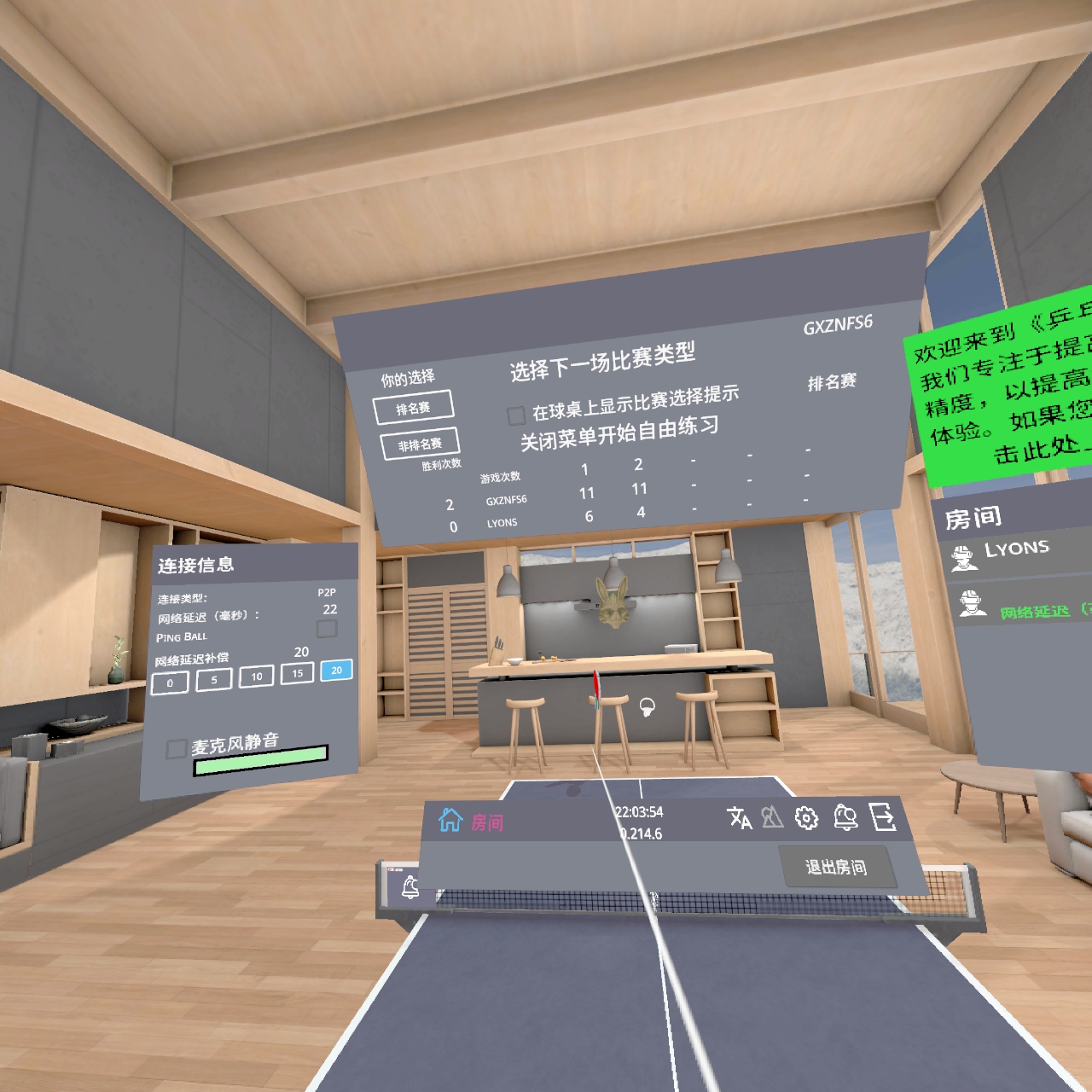Screen dimensions: 1092x1092
Task: Open the language selection icon
Action: pos(739,818)
